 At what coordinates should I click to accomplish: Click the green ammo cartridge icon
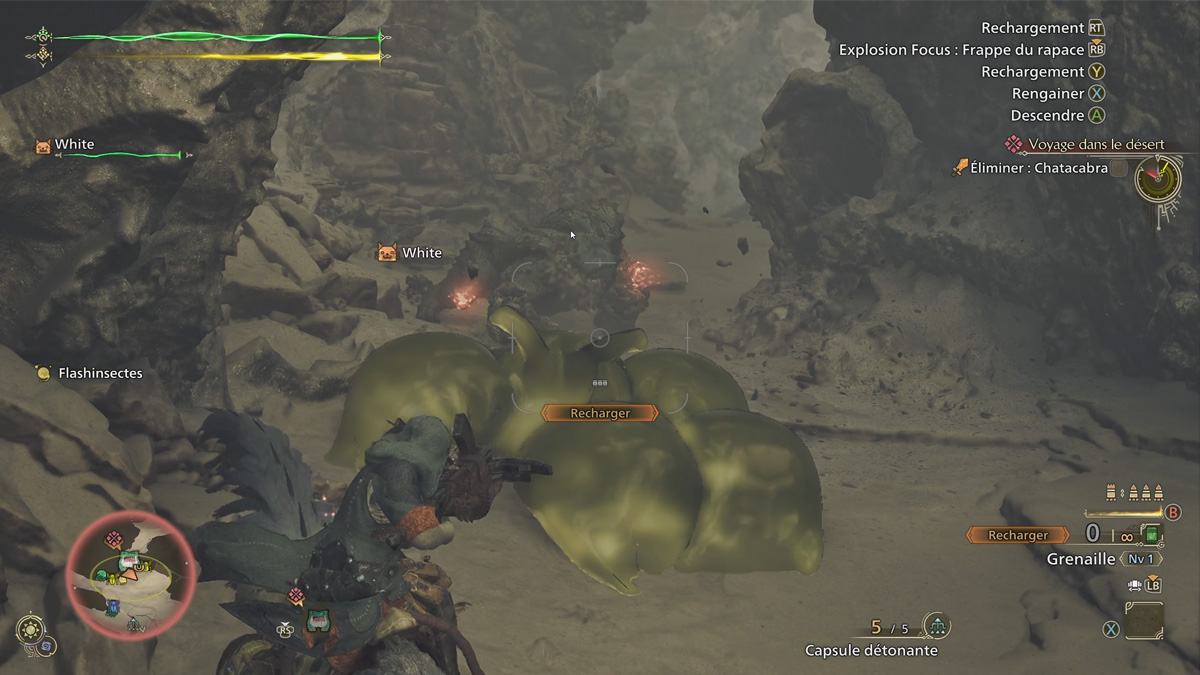1153,535
